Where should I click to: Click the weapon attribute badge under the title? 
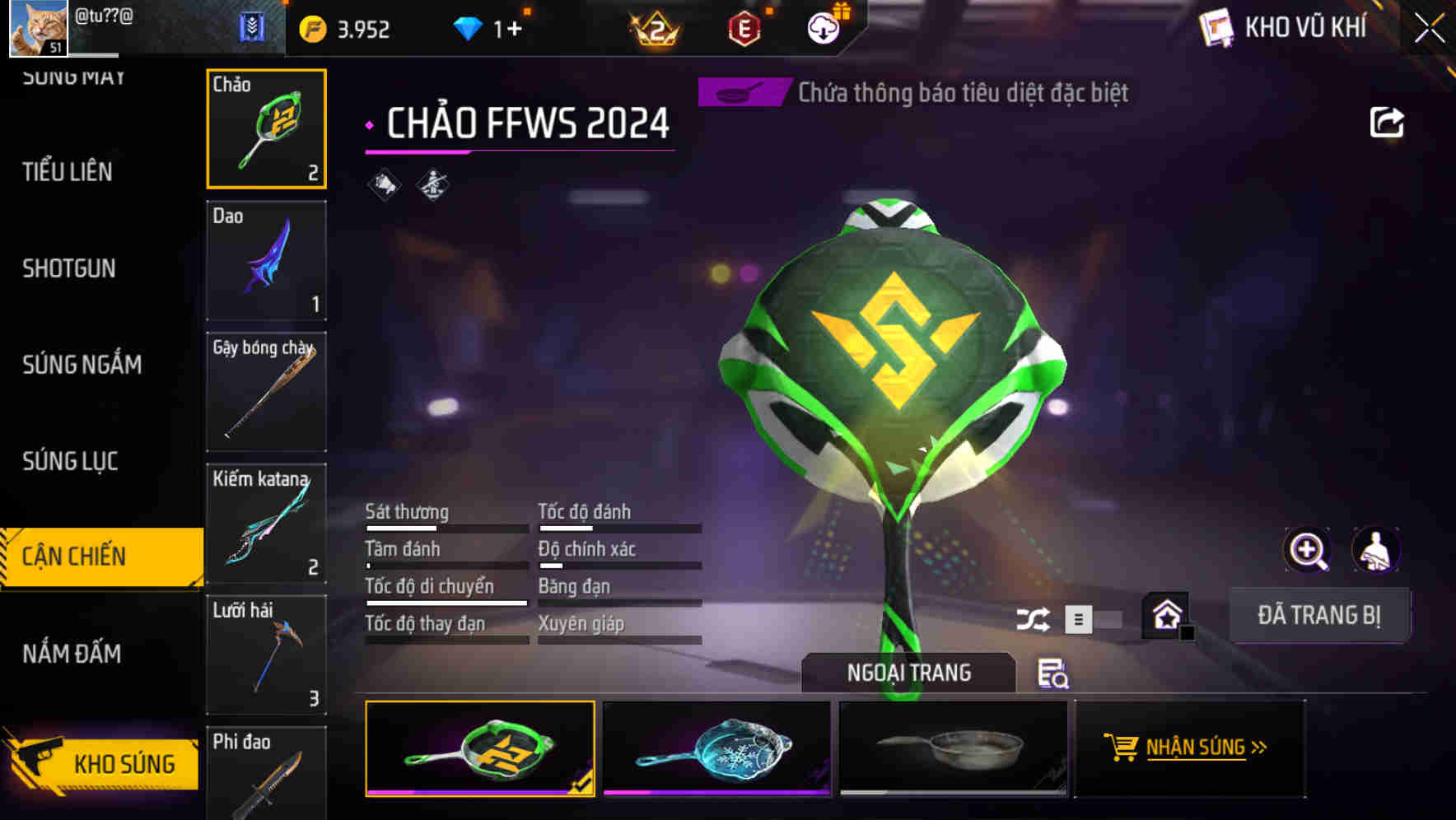tap(434, 183)
